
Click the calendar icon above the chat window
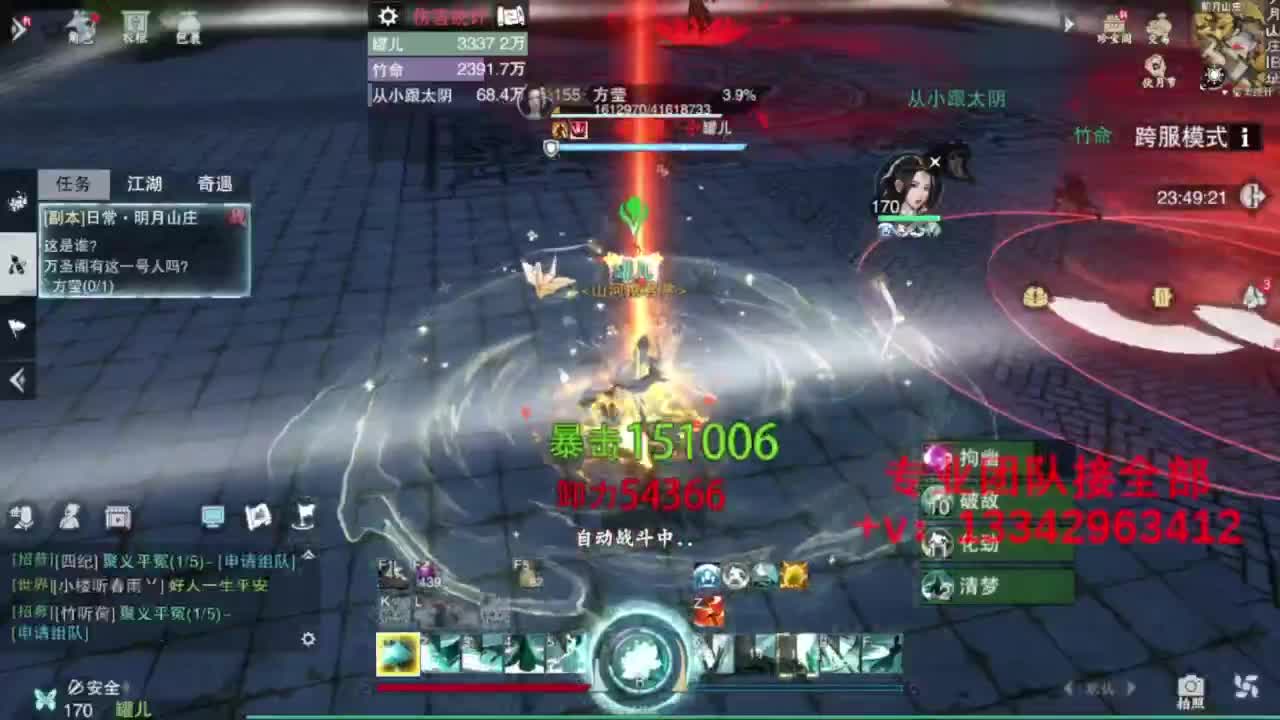pos(120,517)
